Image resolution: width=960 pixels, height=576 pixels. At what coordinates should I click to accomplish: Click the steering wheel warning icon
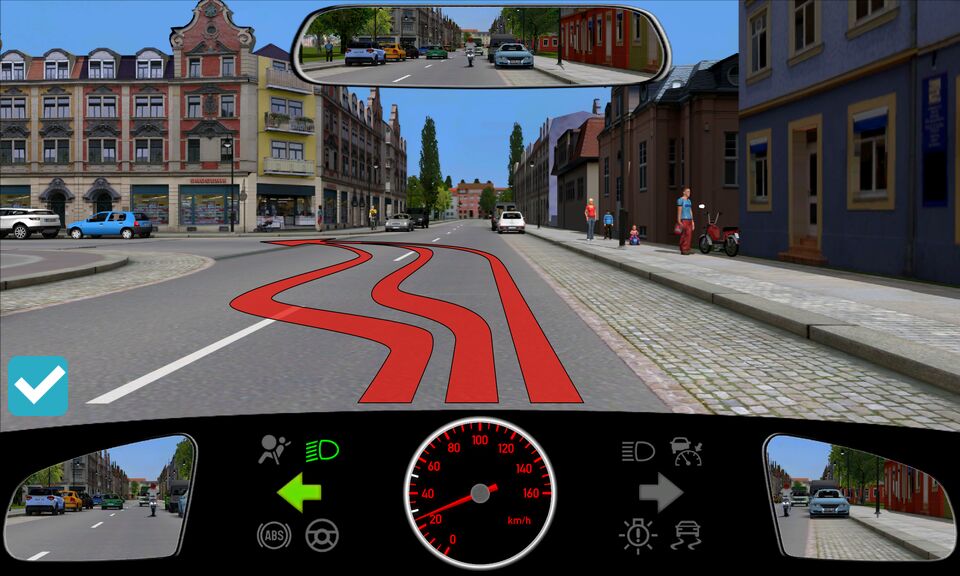[322, 535]
